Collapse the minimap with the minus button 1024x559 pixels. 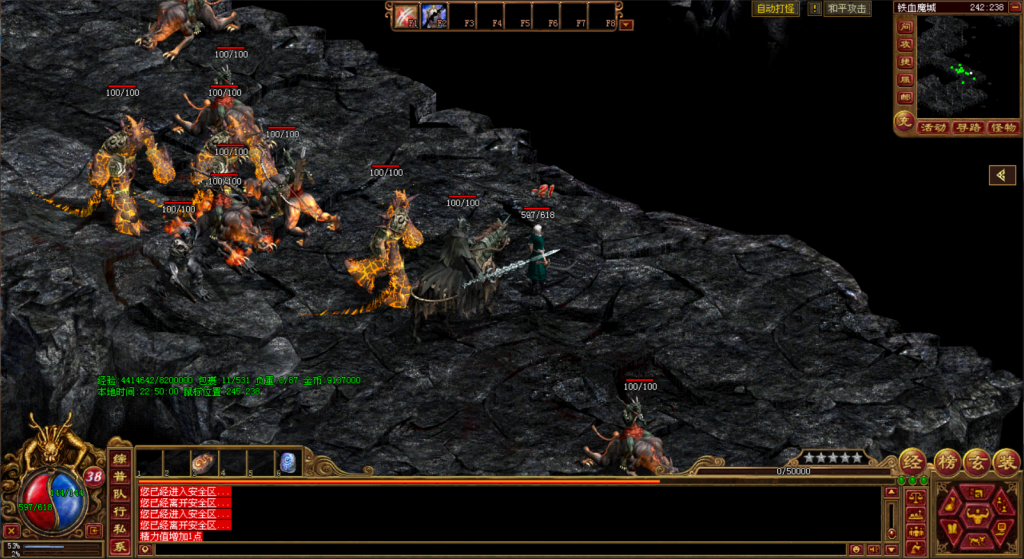[x=1013, y=7]
